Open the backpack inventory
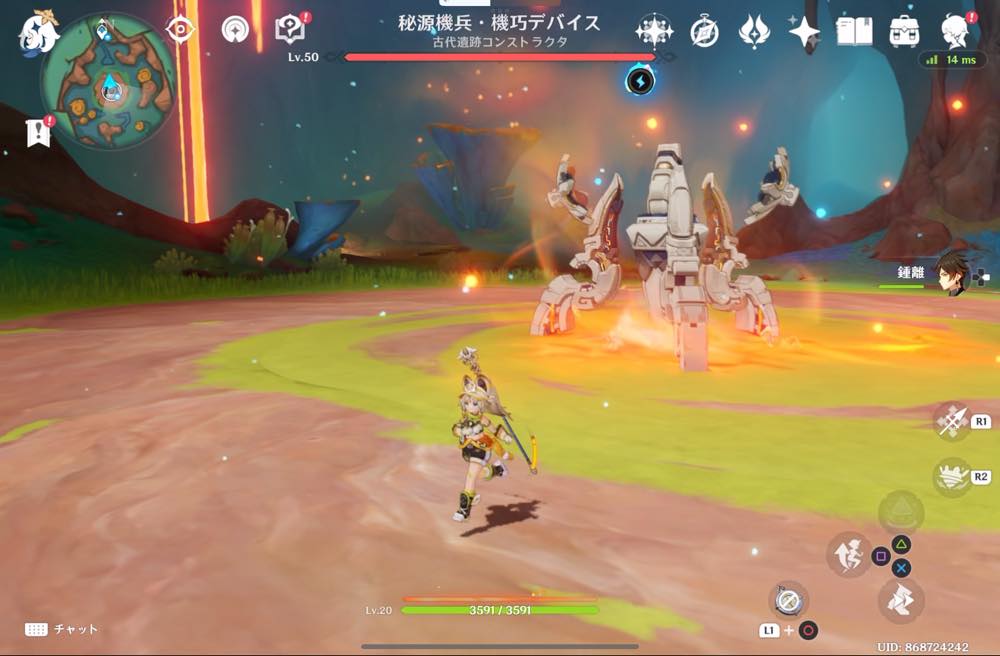The image size is (1000, 656). [x=904, y=32]
